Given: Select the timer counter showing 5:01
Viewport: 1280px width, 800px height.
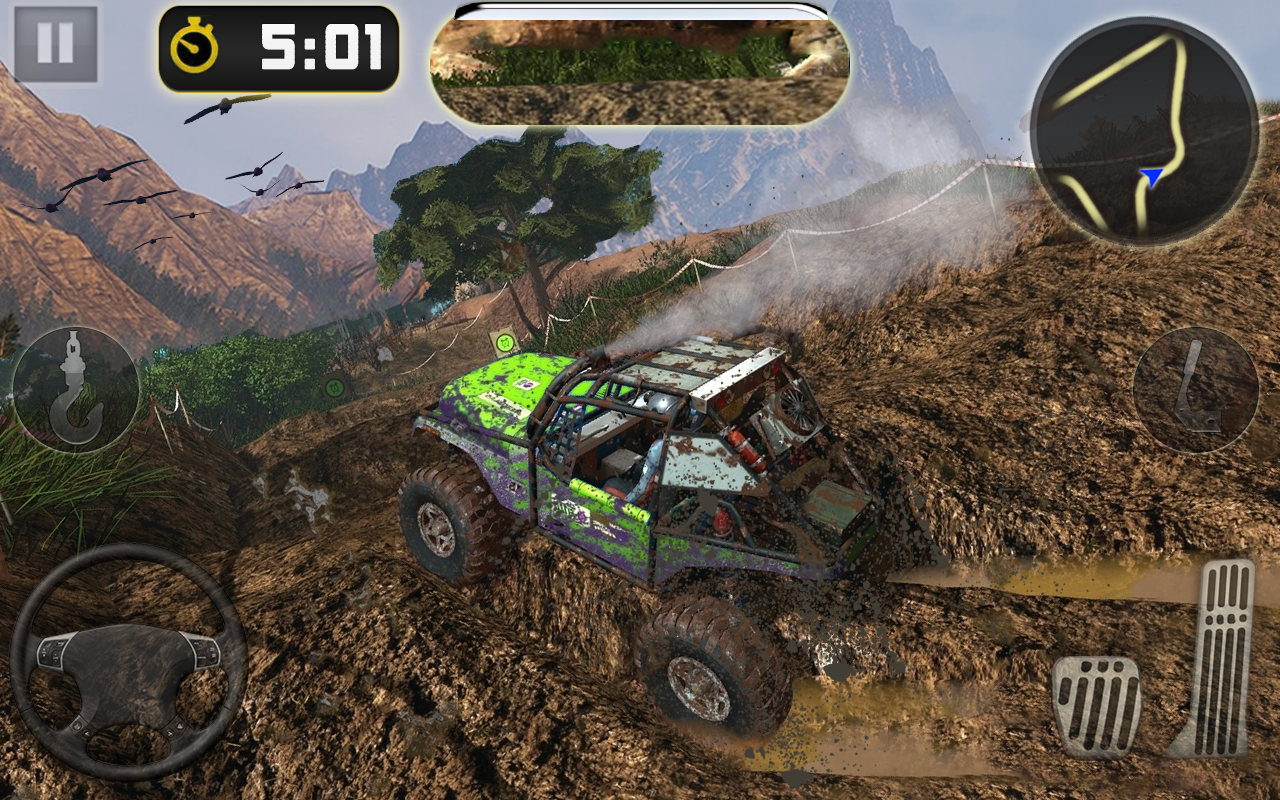Looking at the screenshot, I should 320,45.
